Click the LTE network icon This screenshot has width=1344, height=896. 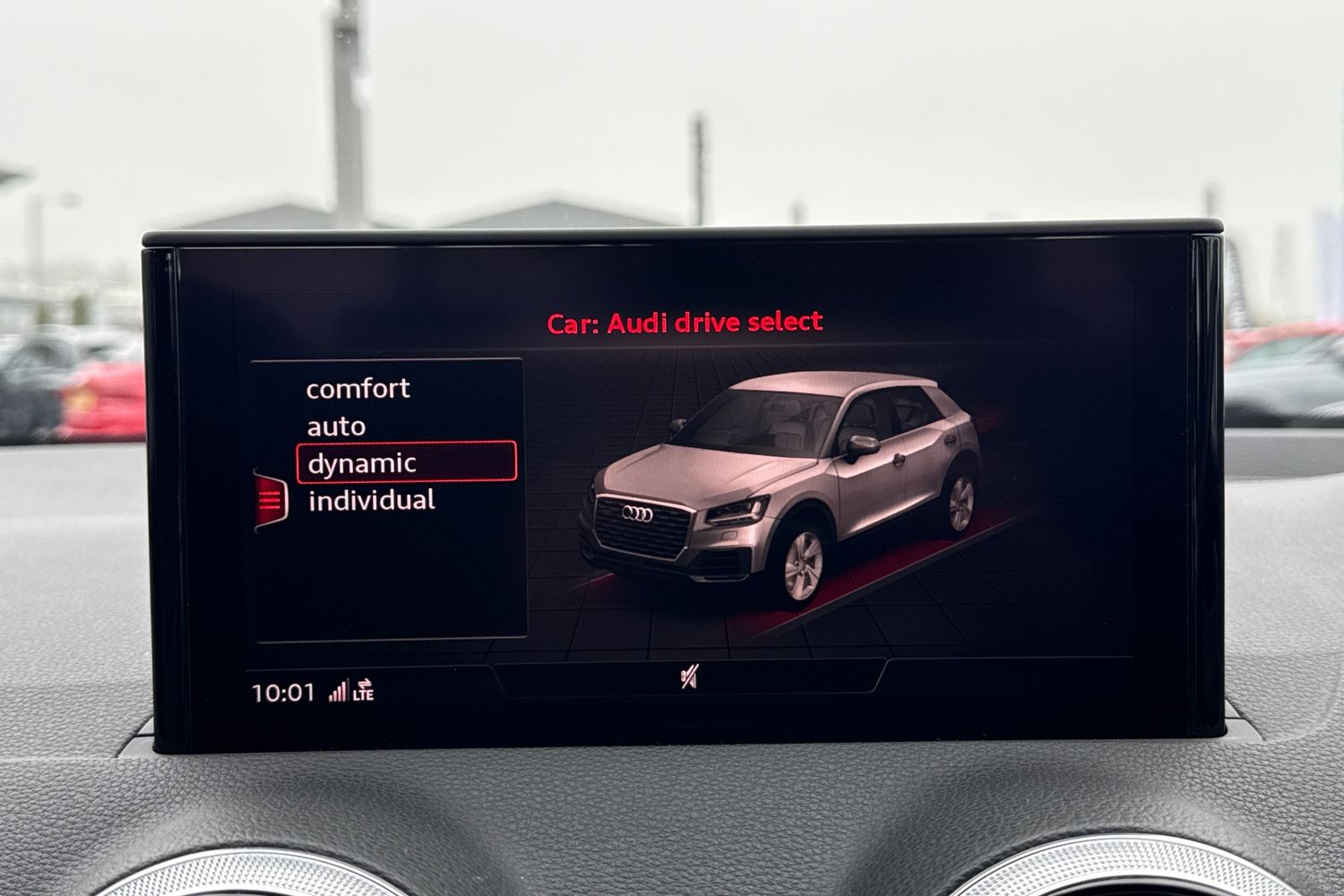[364, 695]
